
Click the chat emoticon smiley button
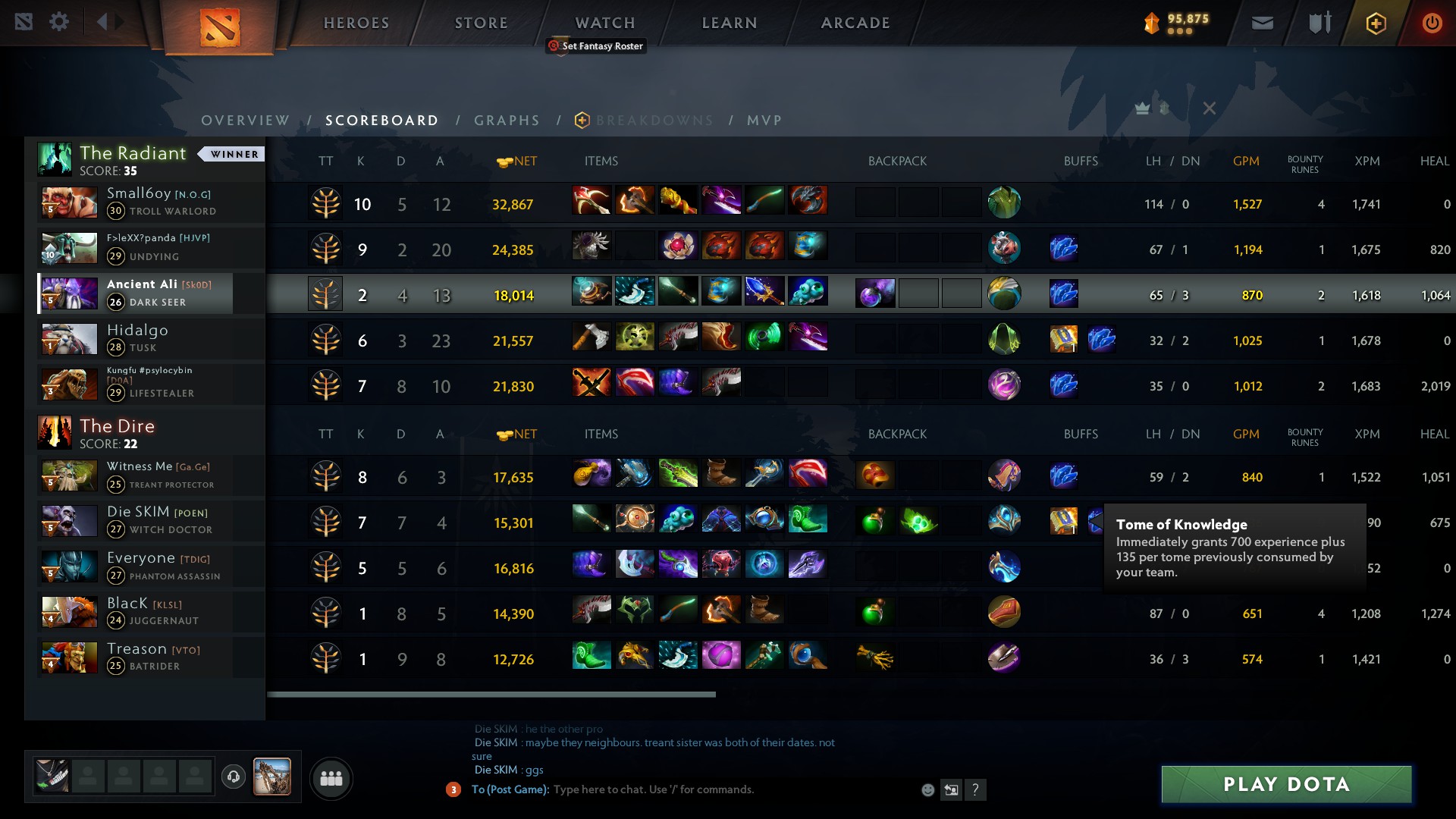coord(927,790)
